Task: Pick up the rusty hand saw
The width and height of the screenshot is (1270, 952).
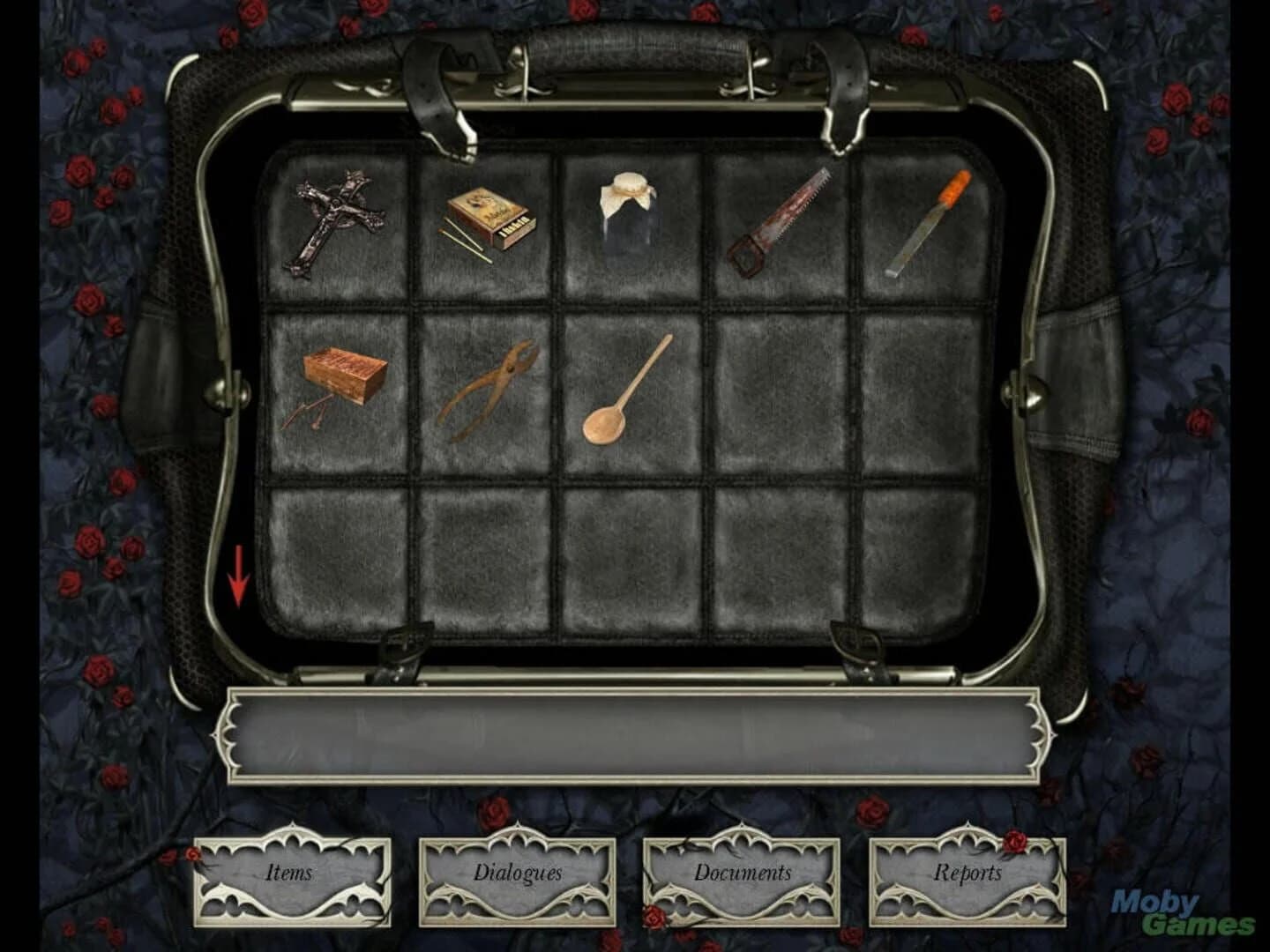Action: [781, 220]
